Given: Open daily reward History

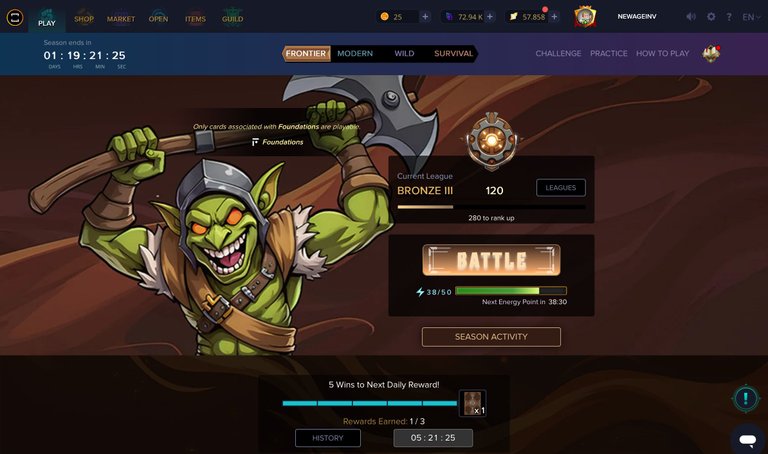Looking at the screenshot, I should (x=327, y=438).
